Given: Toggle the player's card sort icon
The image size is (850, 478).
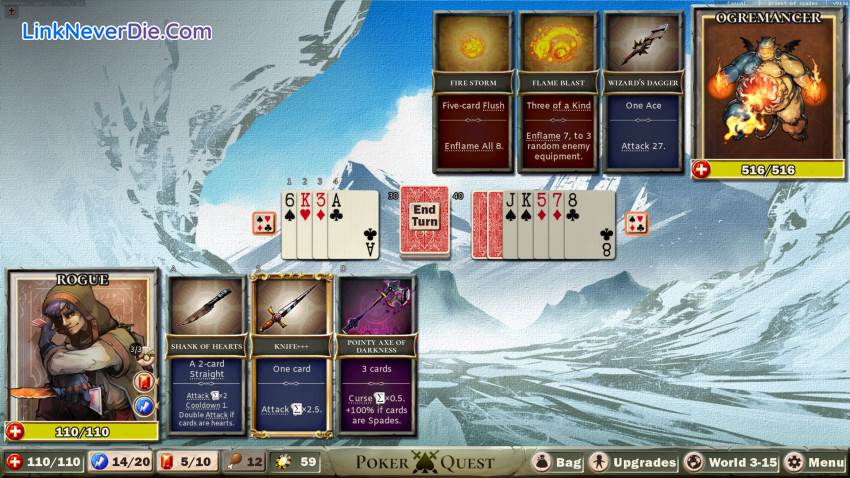Looking at the screenshot, I should point(263,223).
